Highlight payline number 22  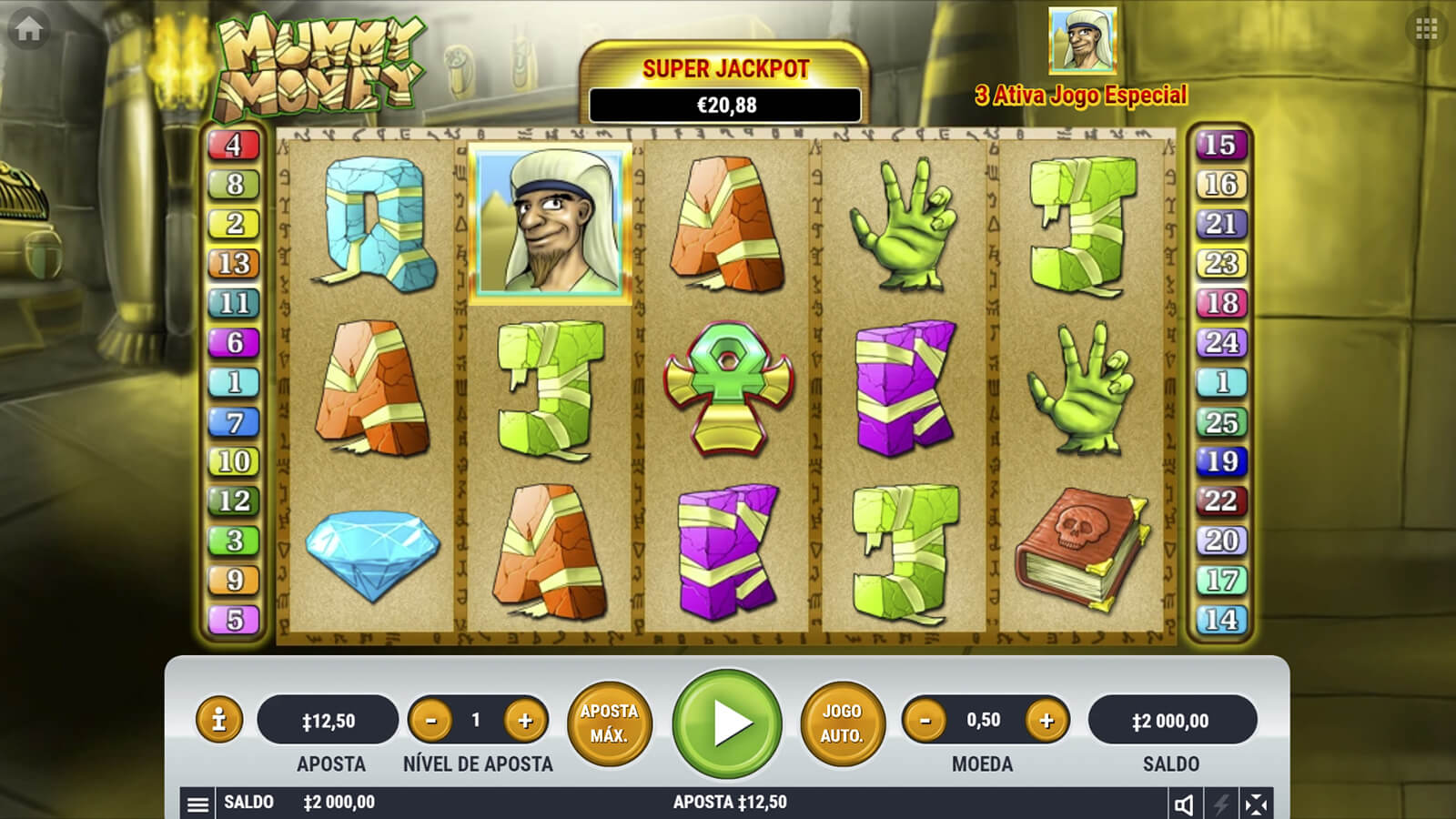click(1220, 500)
